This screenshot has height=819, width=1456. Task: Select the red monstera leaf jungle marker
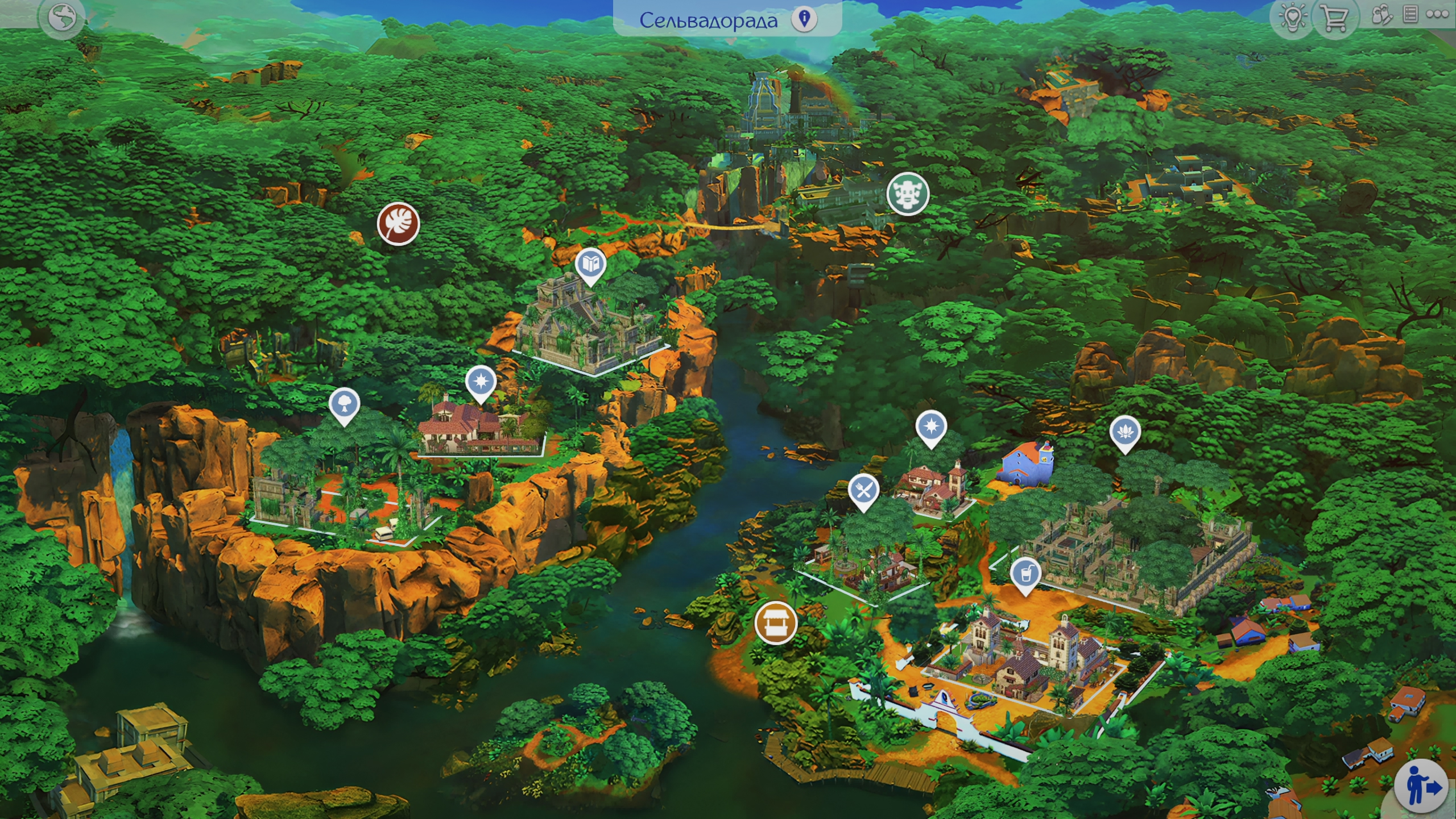[398, 224]
